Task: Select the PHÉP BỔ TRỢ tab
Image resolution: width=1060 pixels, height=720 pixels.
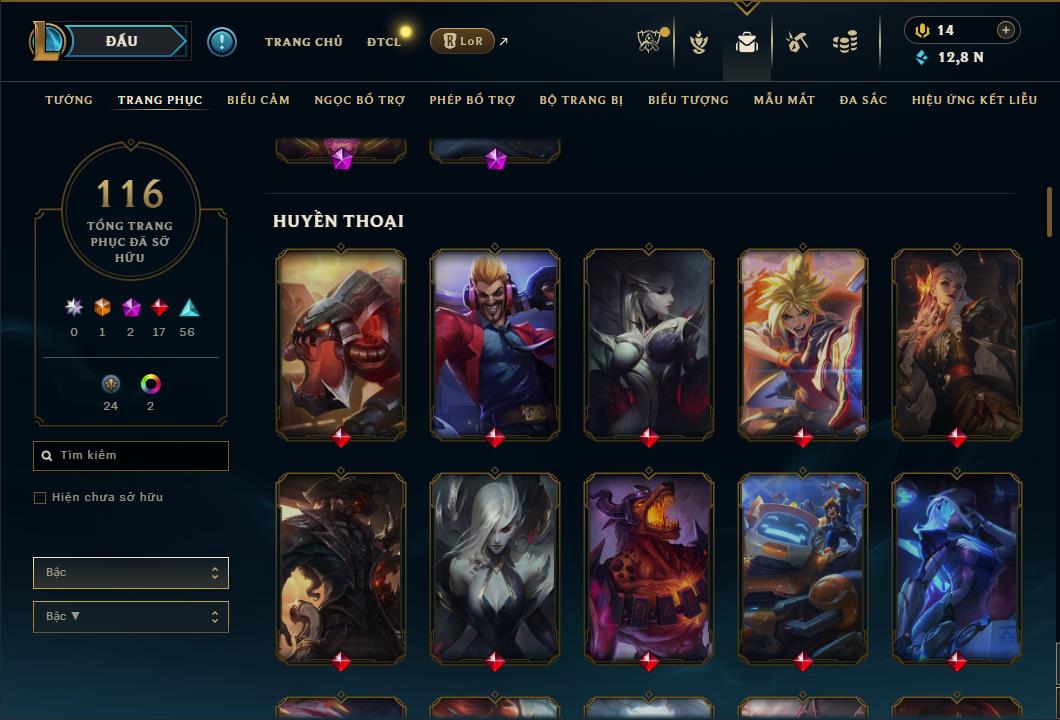Action: (472, 100)
